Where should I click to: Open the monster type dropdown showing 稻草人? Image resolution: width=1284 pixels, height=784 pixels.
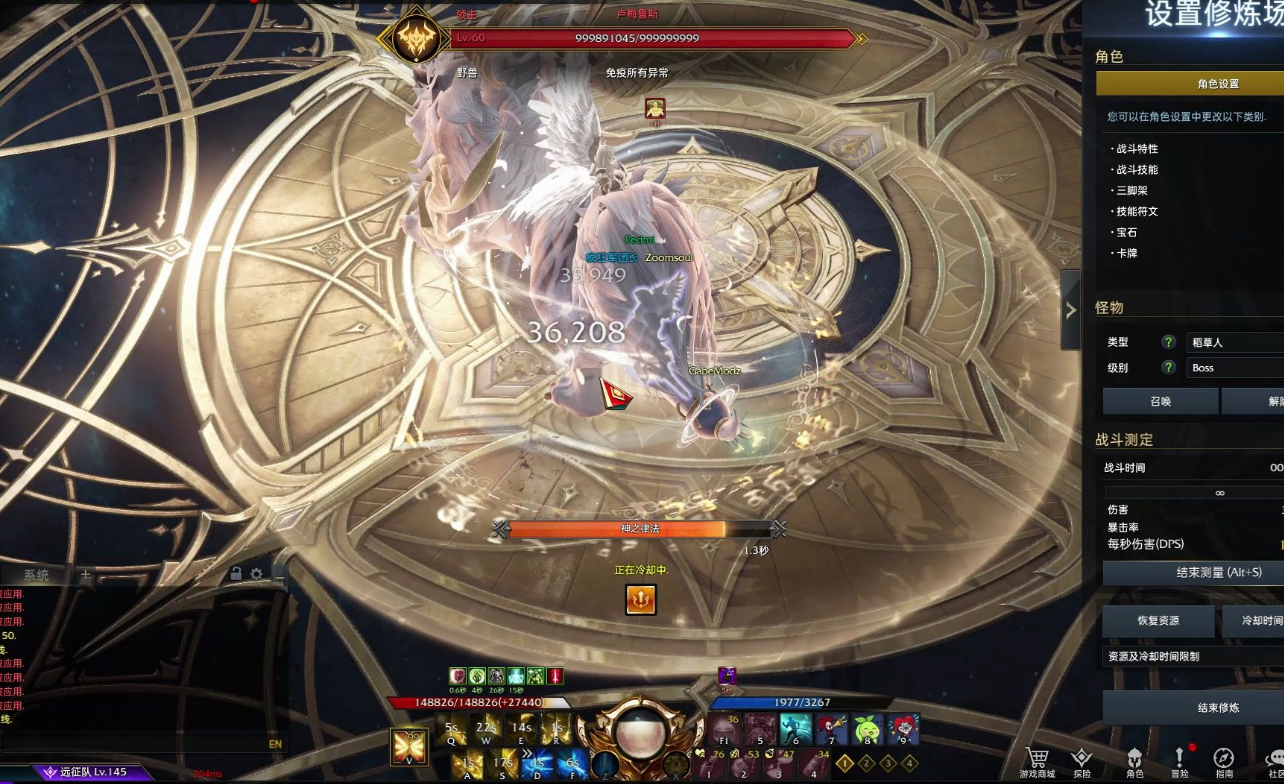coord(1235,342)
